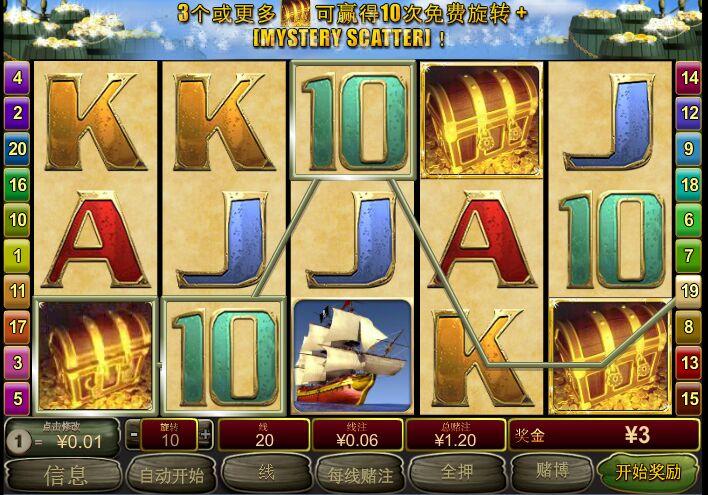Select payline 20 on left side
The width and height of the screenshot is (708, 495).
click(17, 149)
